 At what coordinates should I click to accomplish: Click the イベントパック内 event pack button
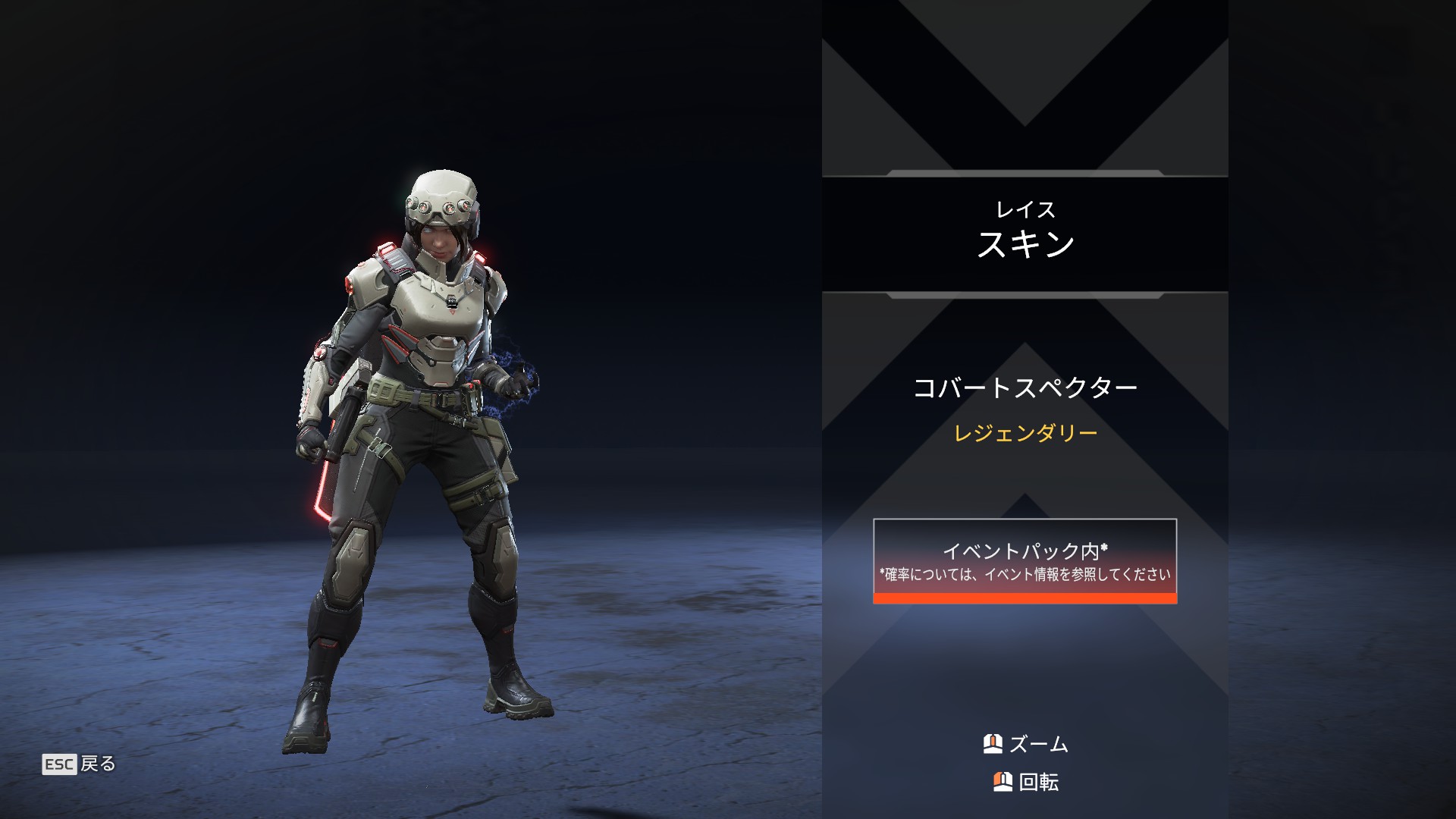(1025, 560)
